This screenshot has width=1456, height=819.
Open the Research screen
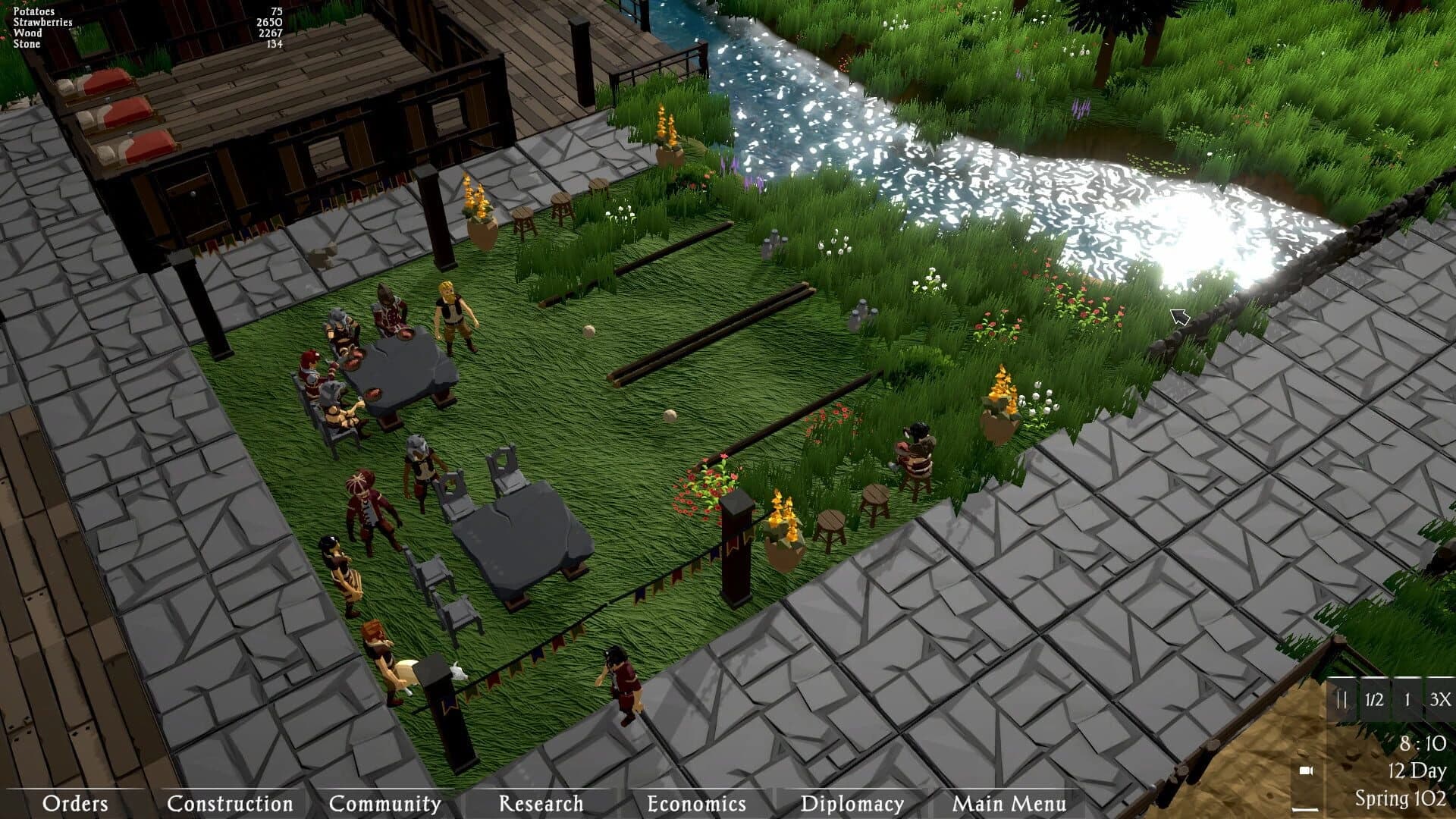[x=540, y=802]
